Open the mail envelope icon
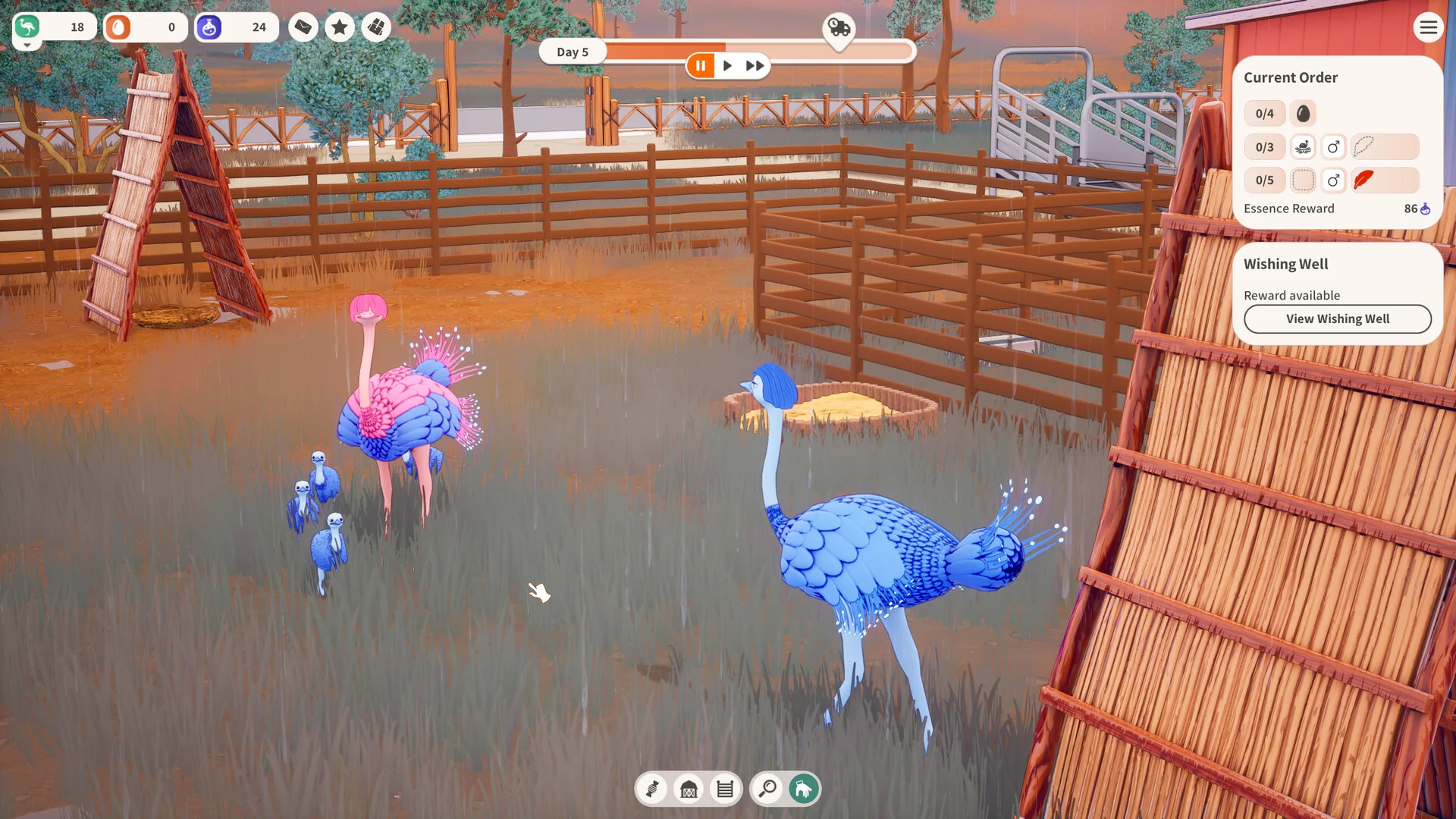Screen dimensions: 1456x819 click(303, 28)
